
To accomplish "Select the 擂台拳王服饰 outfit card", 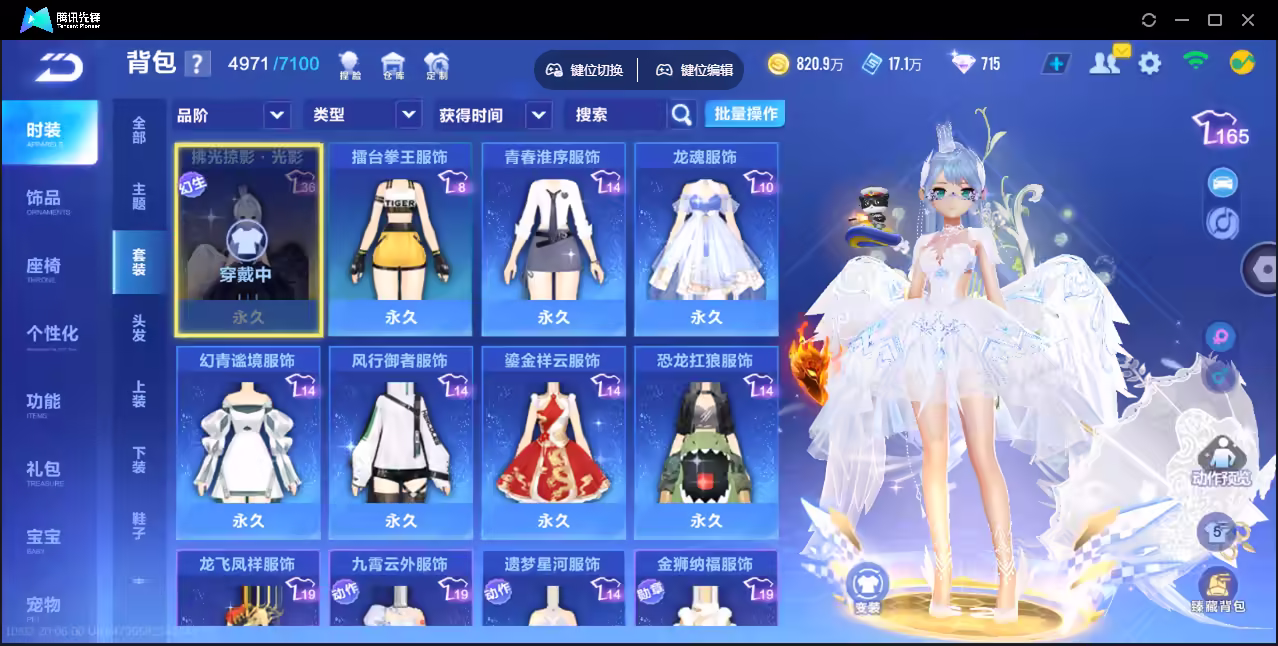I will (400, 240).
